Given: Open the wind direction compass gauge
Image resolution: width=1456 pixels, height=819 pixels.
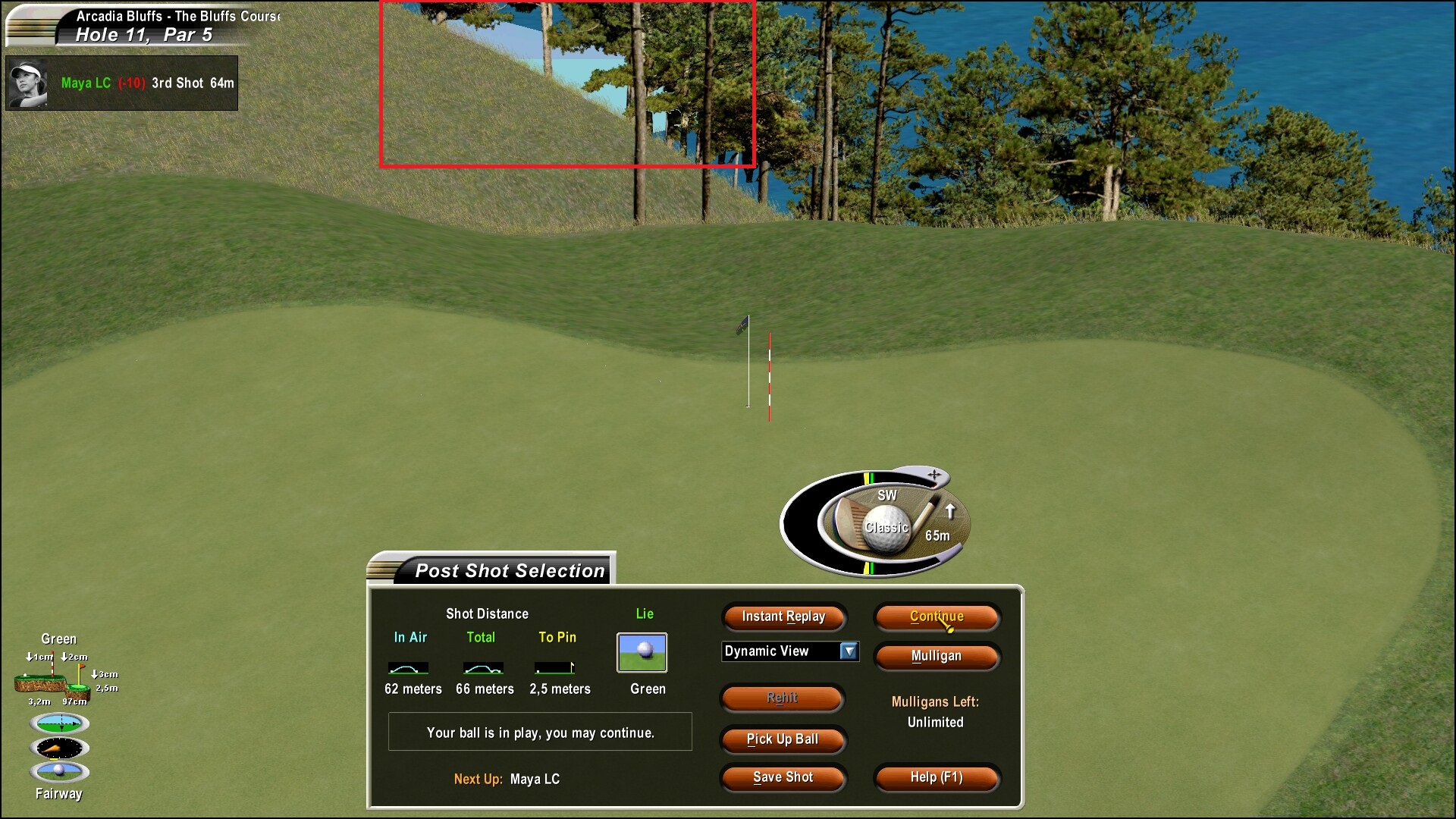Looking at the screenshot, I should tap(59, 748).
